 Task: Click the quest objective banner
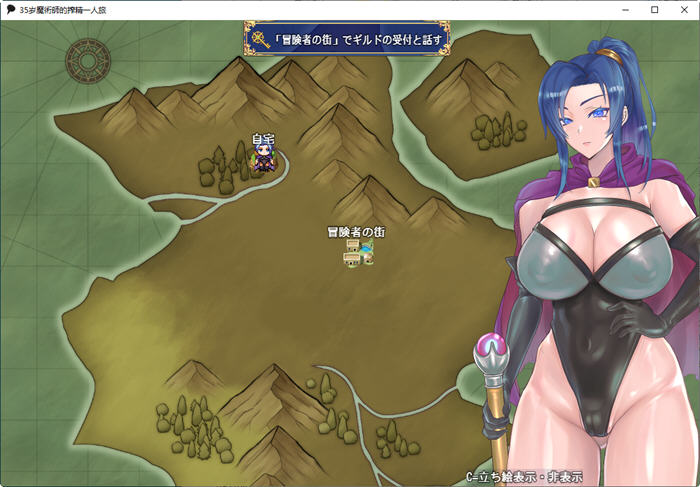point(347,40)
